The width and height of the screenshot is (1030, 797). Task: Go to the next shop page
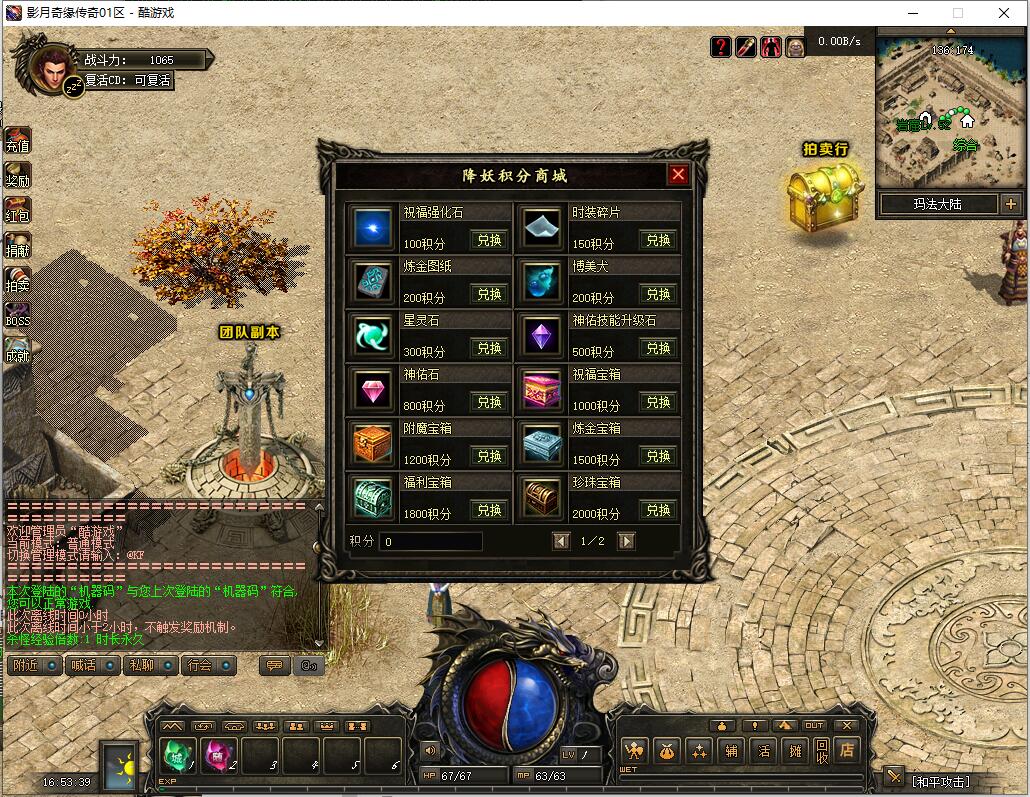[626, 541]
